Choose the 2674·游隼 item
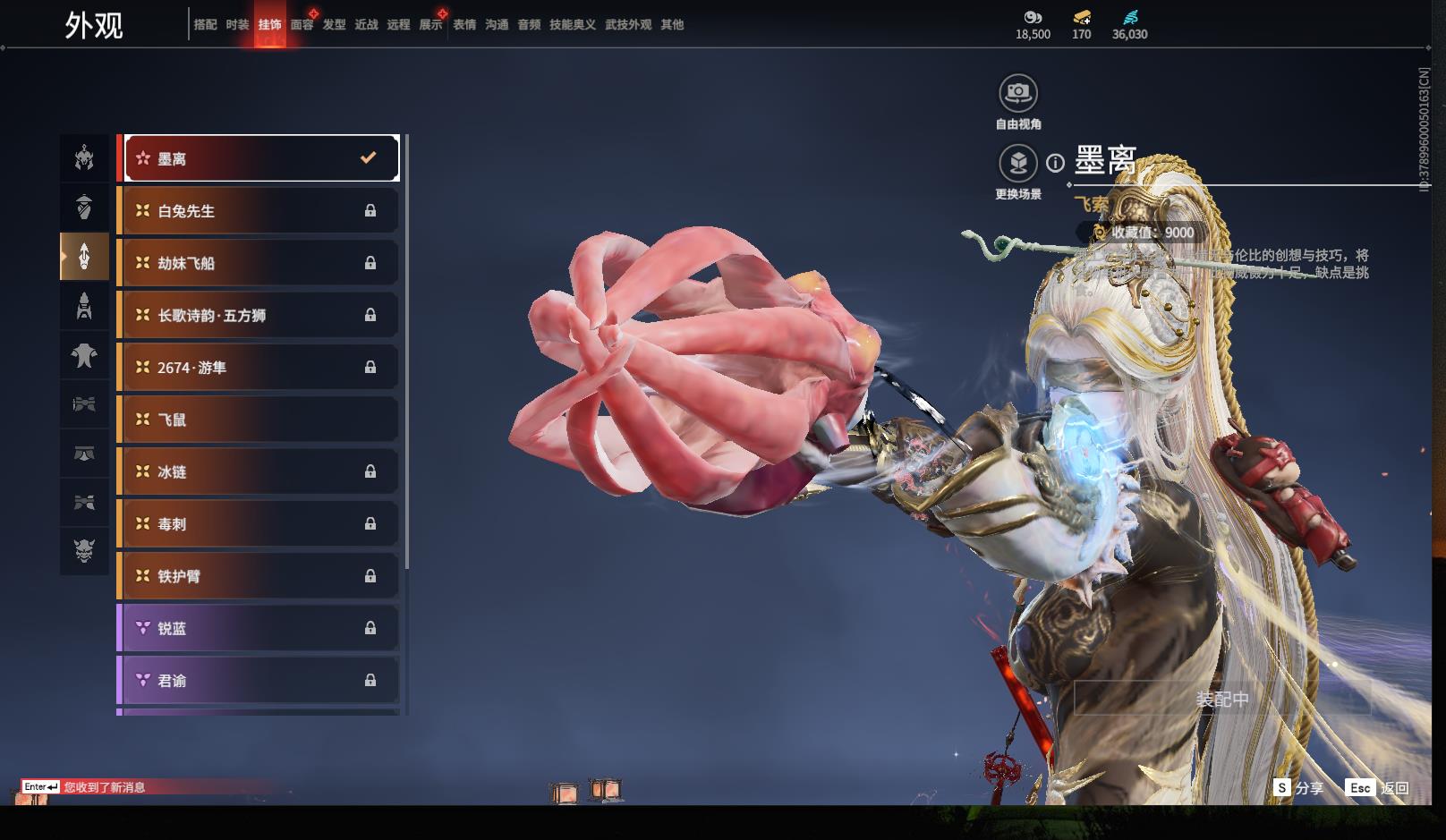 coord(259,368)
